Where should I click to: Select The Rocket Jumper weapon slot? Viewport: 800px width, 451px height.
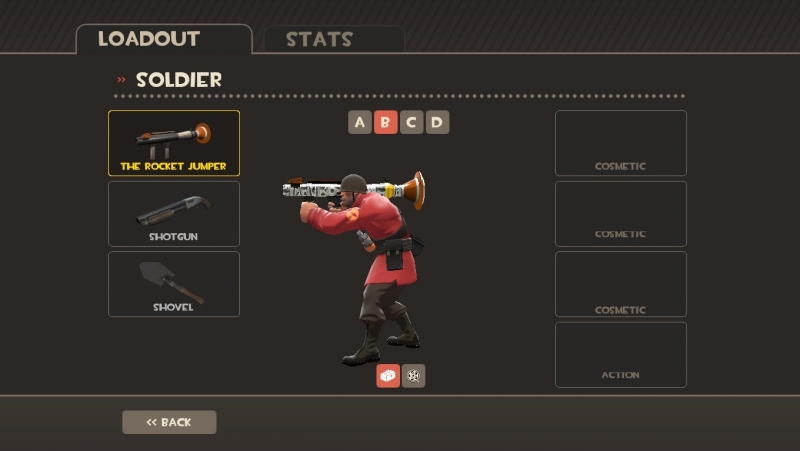point(174,143)
